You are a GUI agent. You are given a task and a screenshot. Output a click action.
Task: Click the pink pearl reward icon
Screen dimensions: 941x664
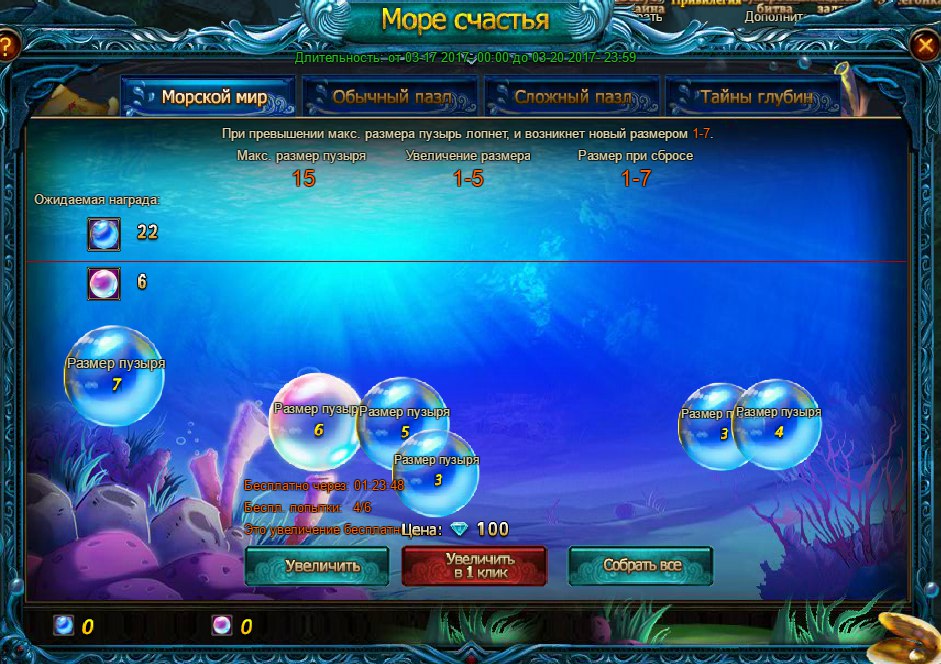point(104,284)
